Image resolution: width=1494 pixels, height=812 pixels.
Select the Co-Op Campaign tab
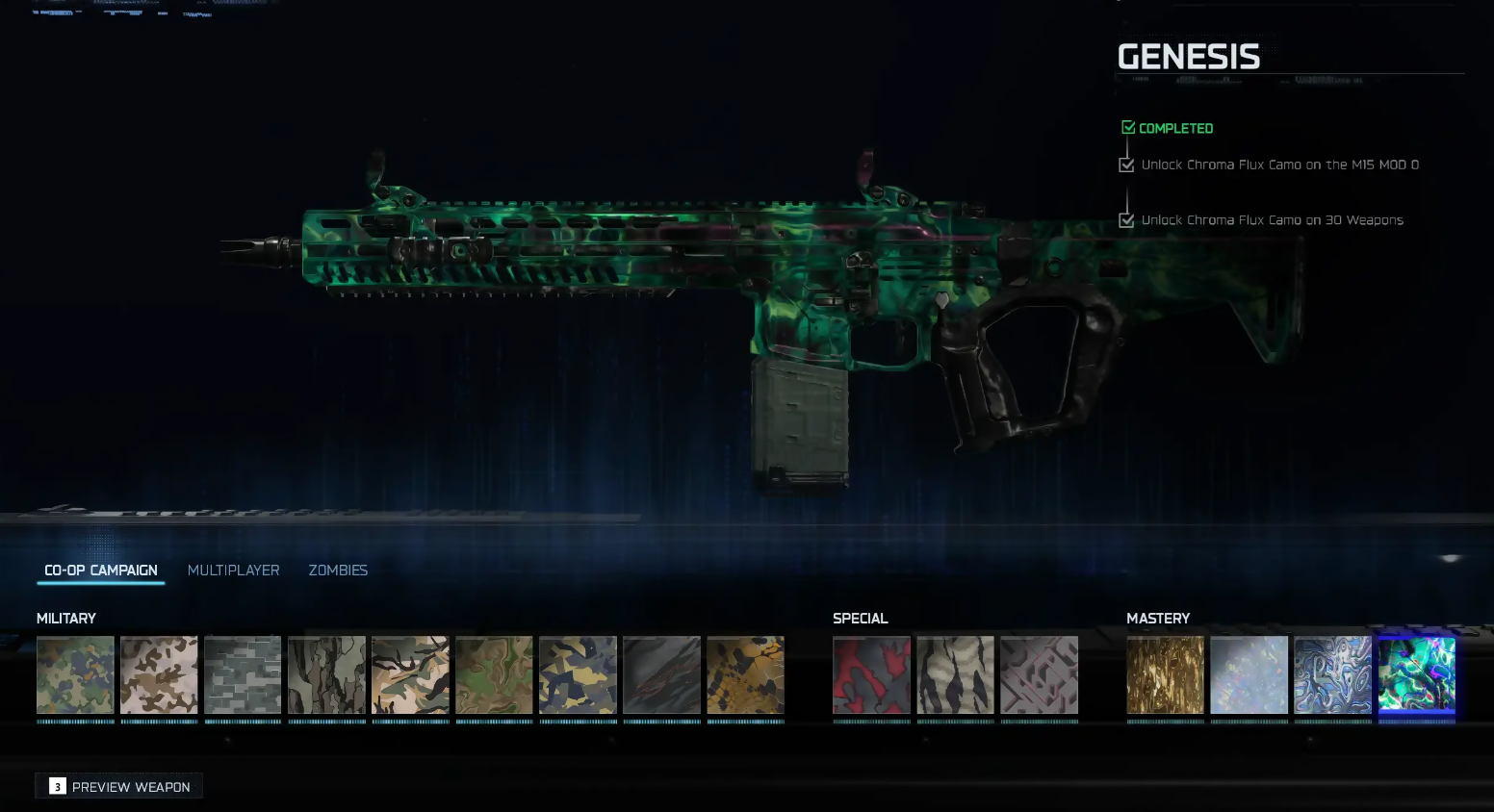[x=101, y=571]
